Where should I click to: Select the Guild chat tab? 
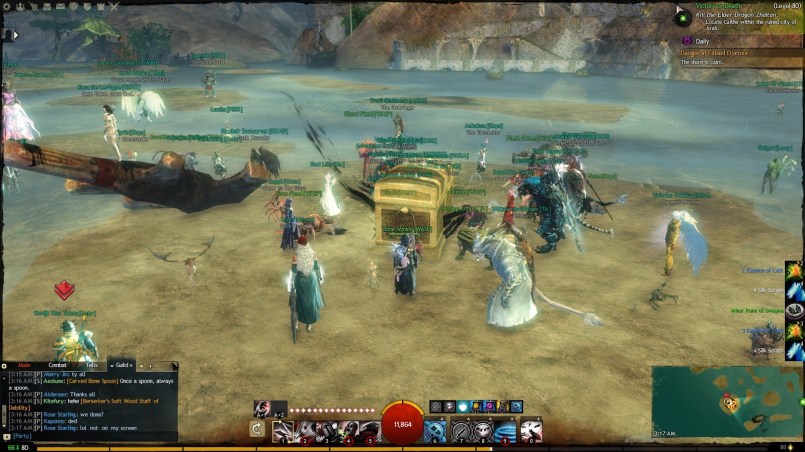pyautogui.click(x=120, y=366)
